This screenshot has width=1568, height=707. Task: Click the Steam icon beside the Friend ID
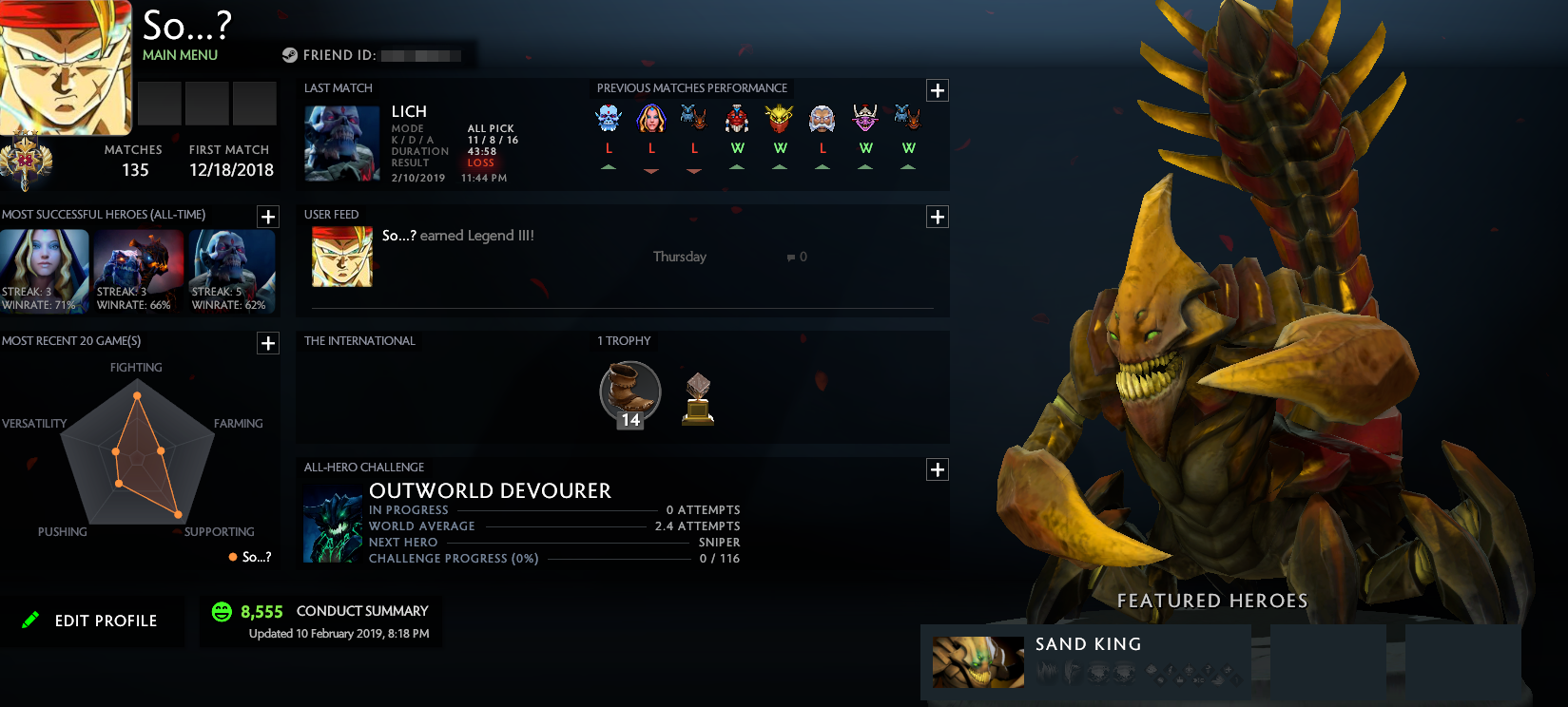pos(290,54)
